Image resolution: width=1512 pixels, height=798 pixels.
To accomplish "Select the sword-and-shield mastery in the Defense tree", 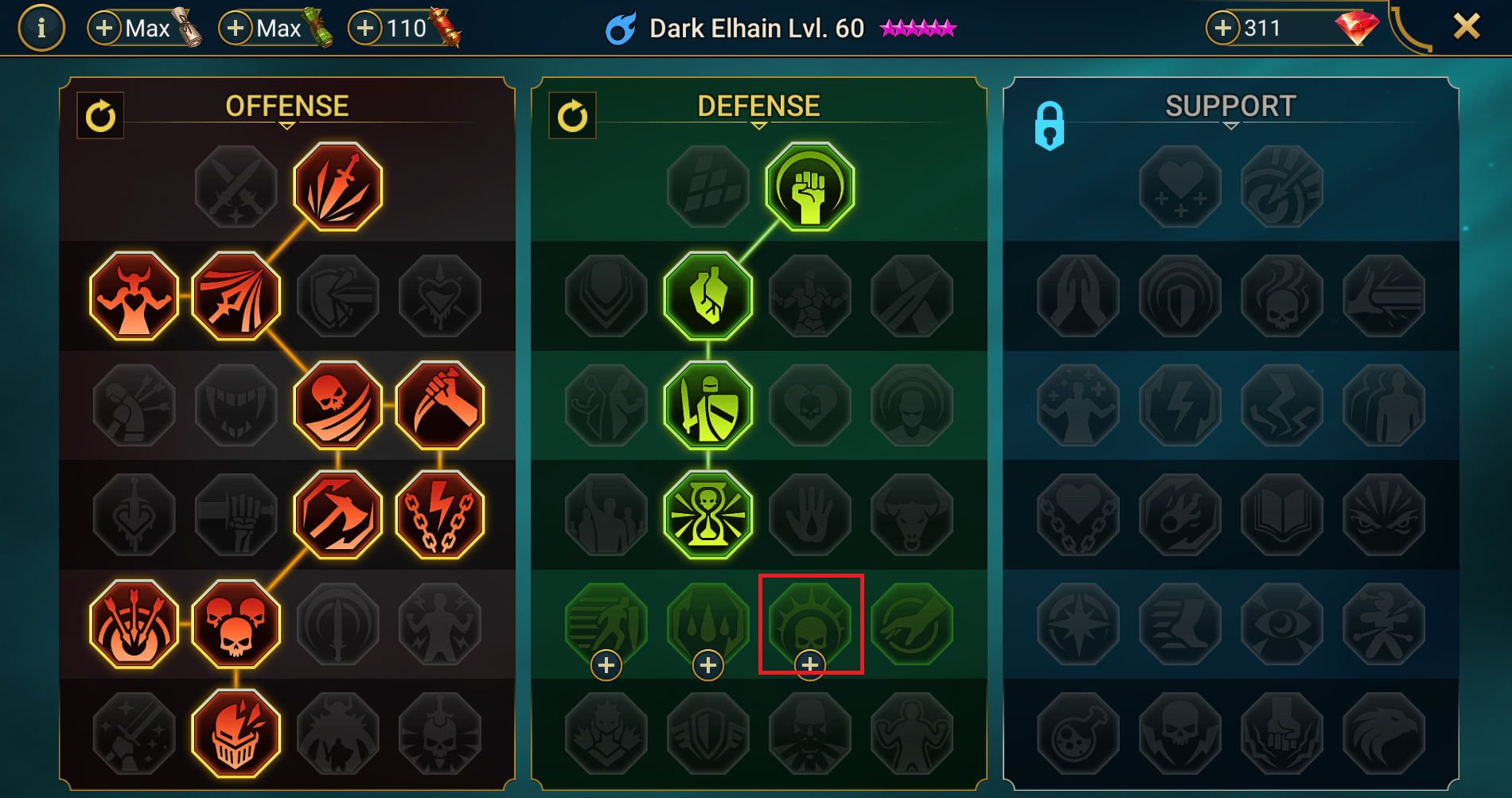I will click(708, 406).
